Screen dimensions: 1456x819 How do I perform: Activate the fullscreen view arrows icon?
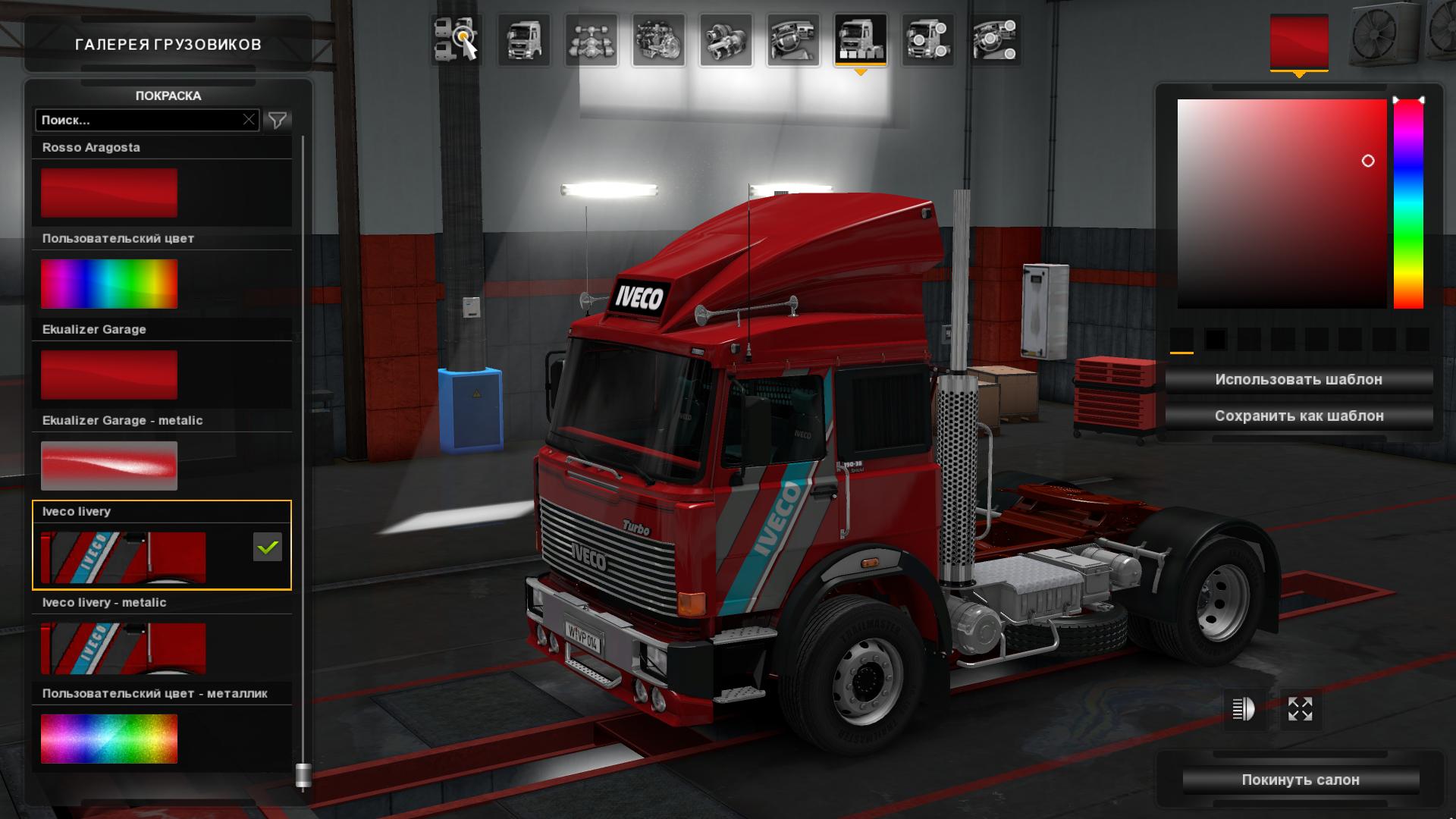(1300, 710)
